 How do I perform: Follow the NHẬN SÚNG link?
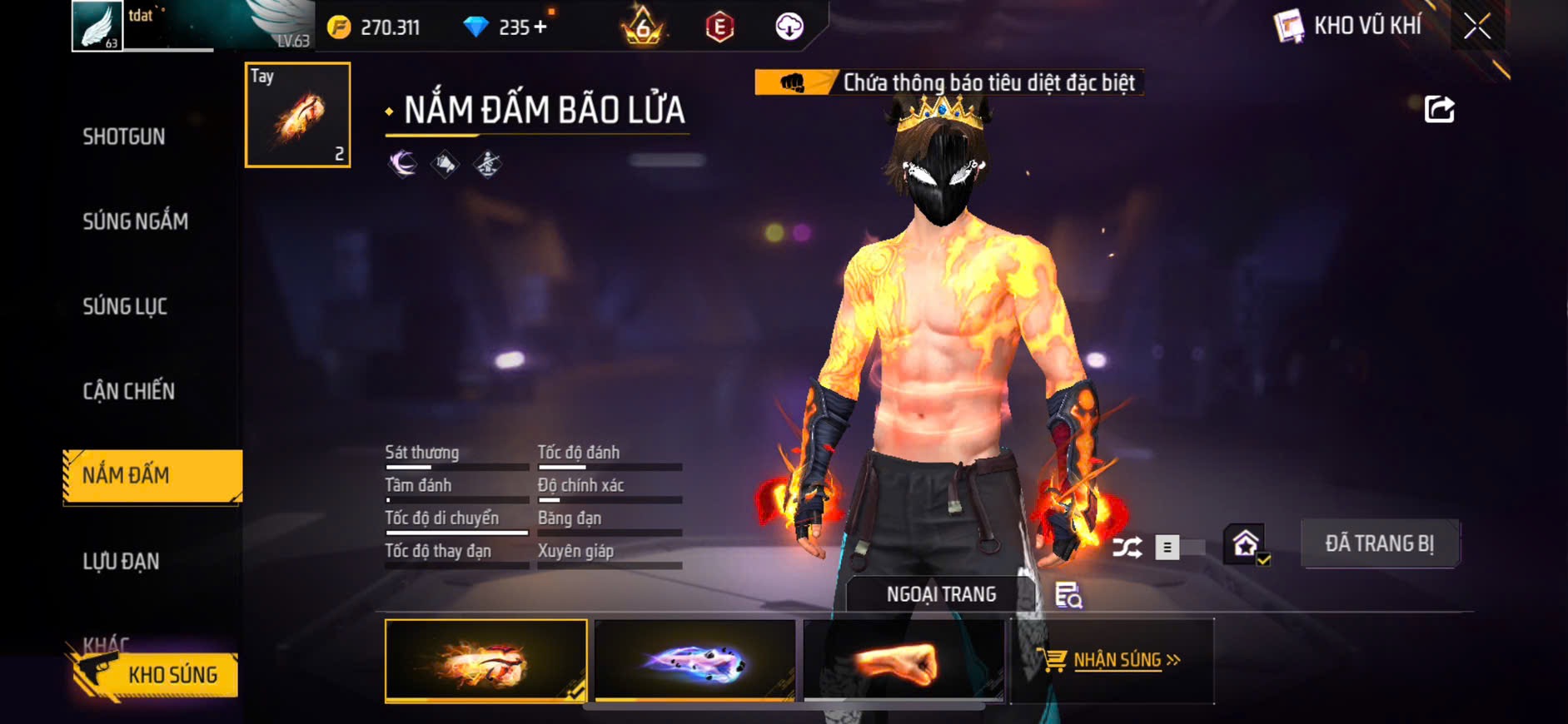[x=1117, y=661]
